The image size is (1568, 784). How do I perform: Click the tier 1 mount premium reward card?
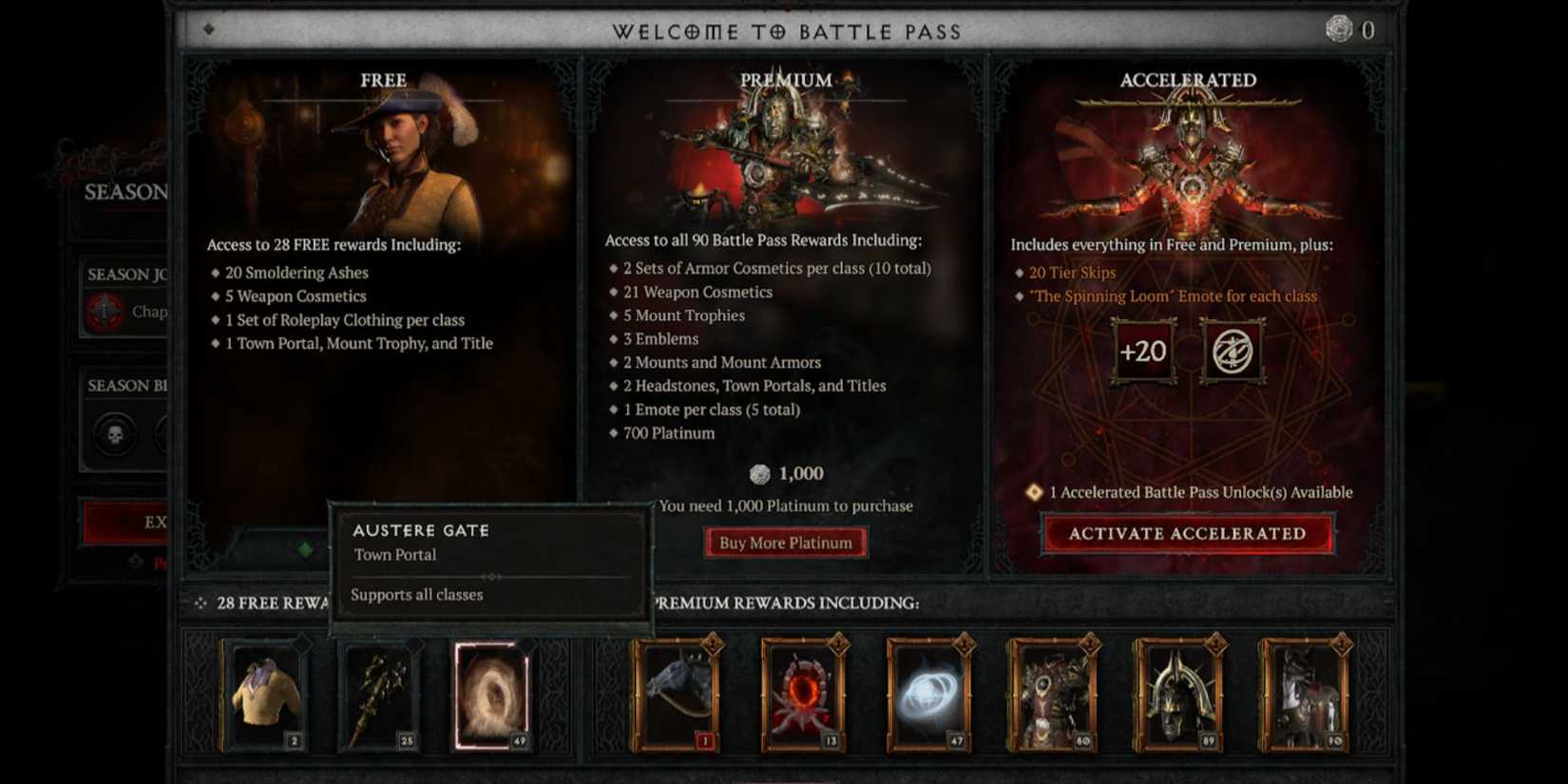[x=676, y=695]
